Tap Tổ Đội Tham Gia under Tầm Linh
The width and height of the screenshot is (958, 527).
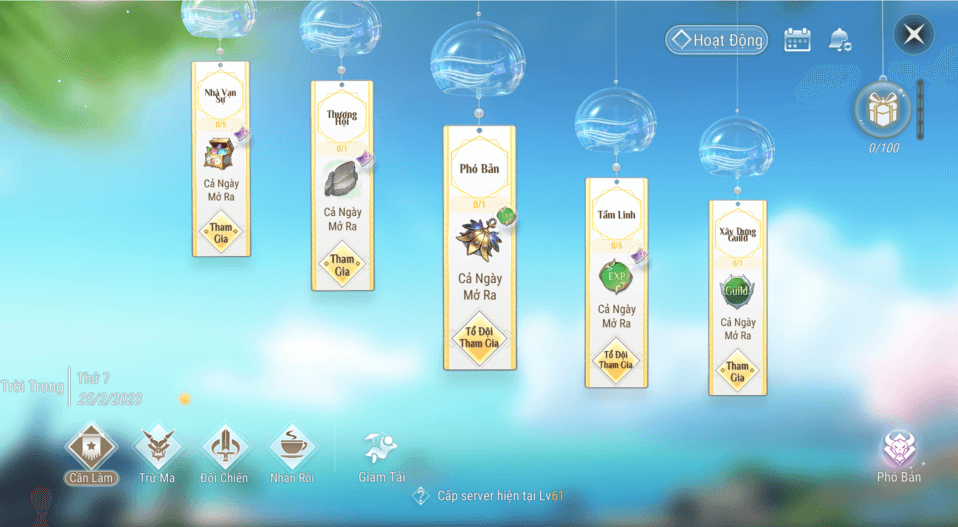point(616,358)
